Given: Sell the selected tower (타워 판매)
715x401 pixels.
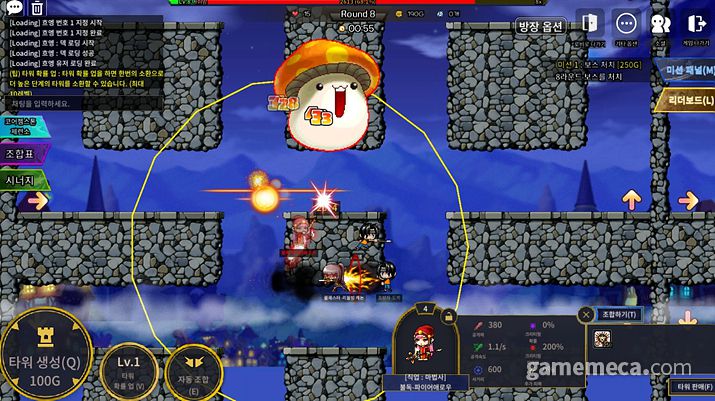Looking at the screenshot, I should (690, 386).
